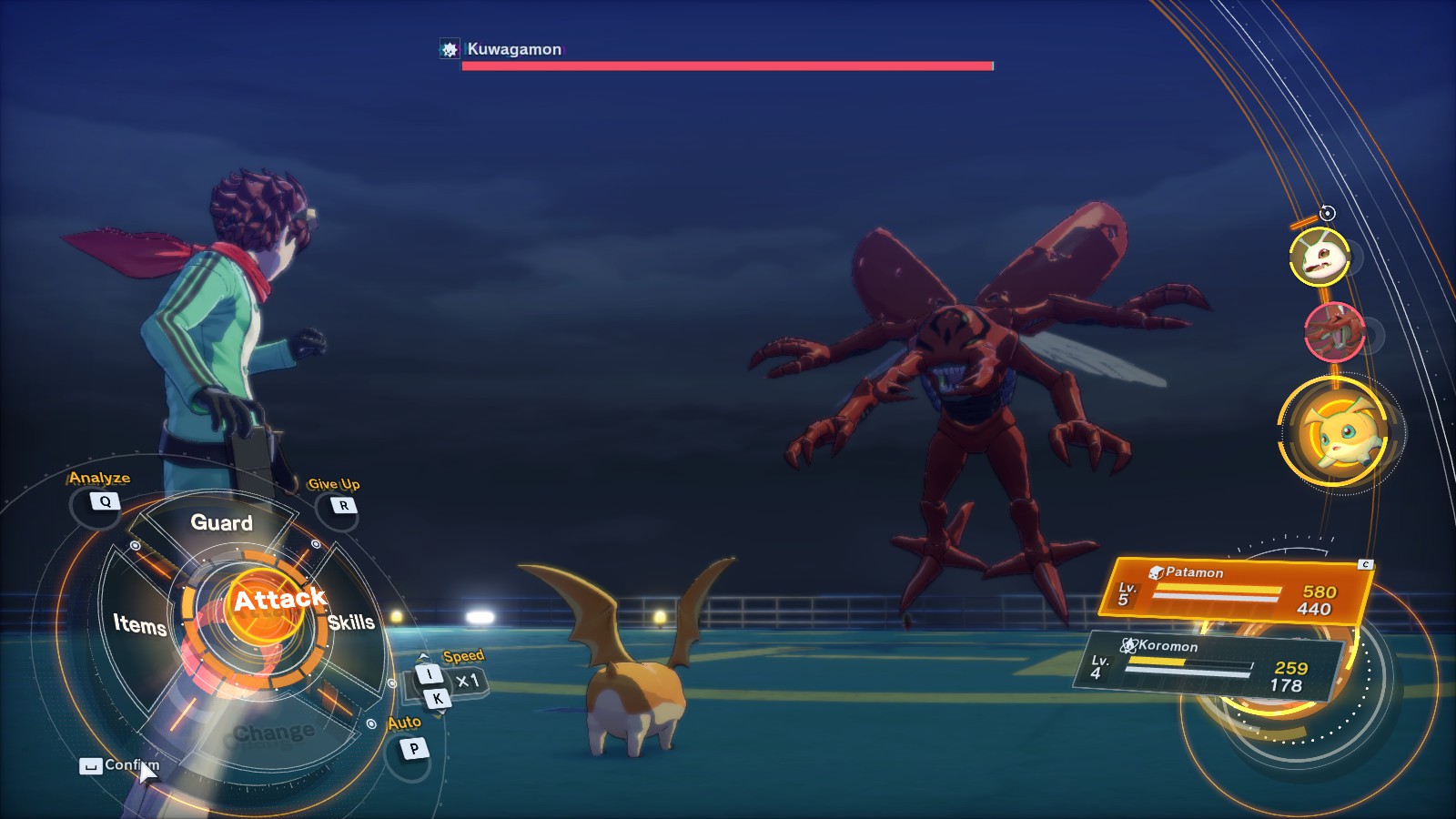This screenshot has width=1456, height=819.
Task: Select the Change command
Action: pyautogui.click(x=273, y=733)
